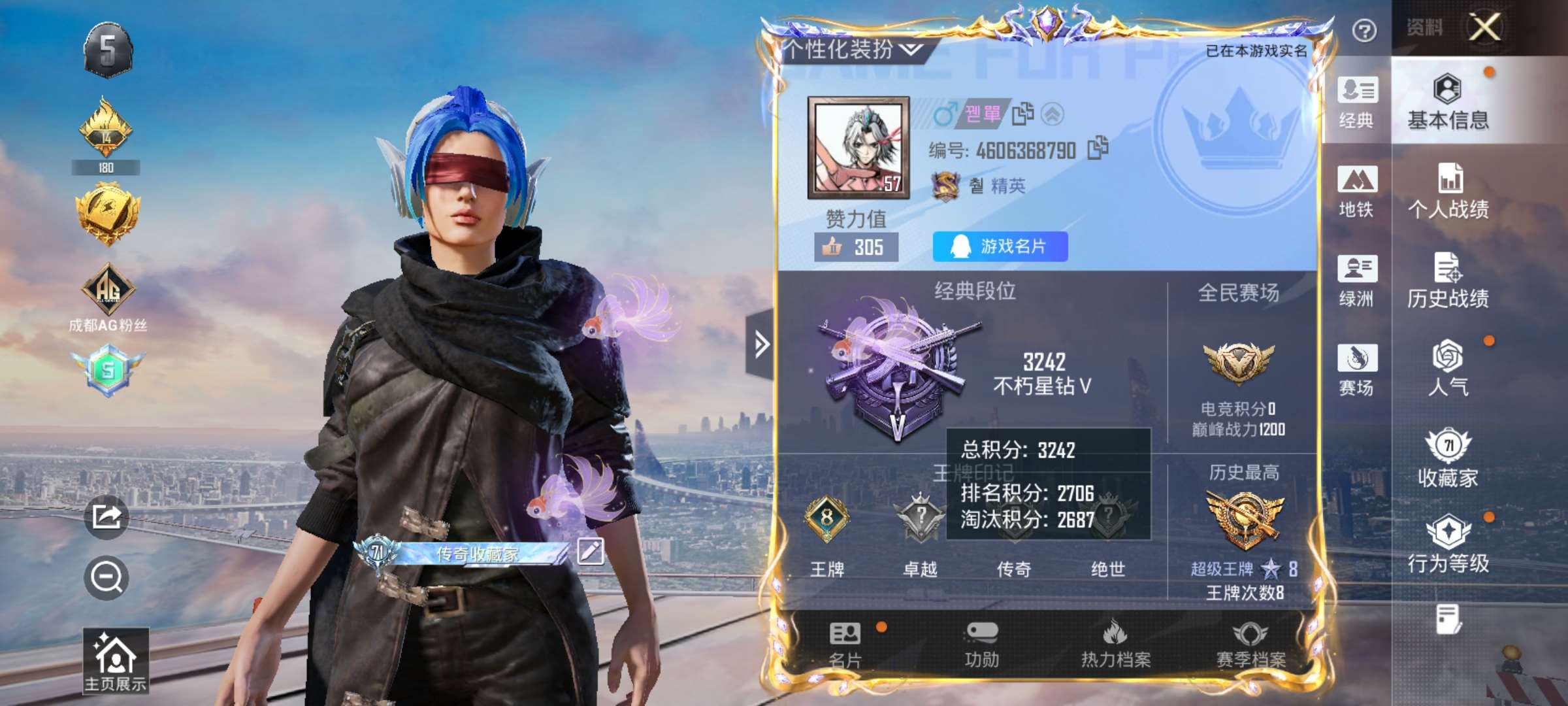Select the 人气 popularity tab
Image resolution: width=1568 pixels, height=706 pixels.
(x=1448, y=367)
